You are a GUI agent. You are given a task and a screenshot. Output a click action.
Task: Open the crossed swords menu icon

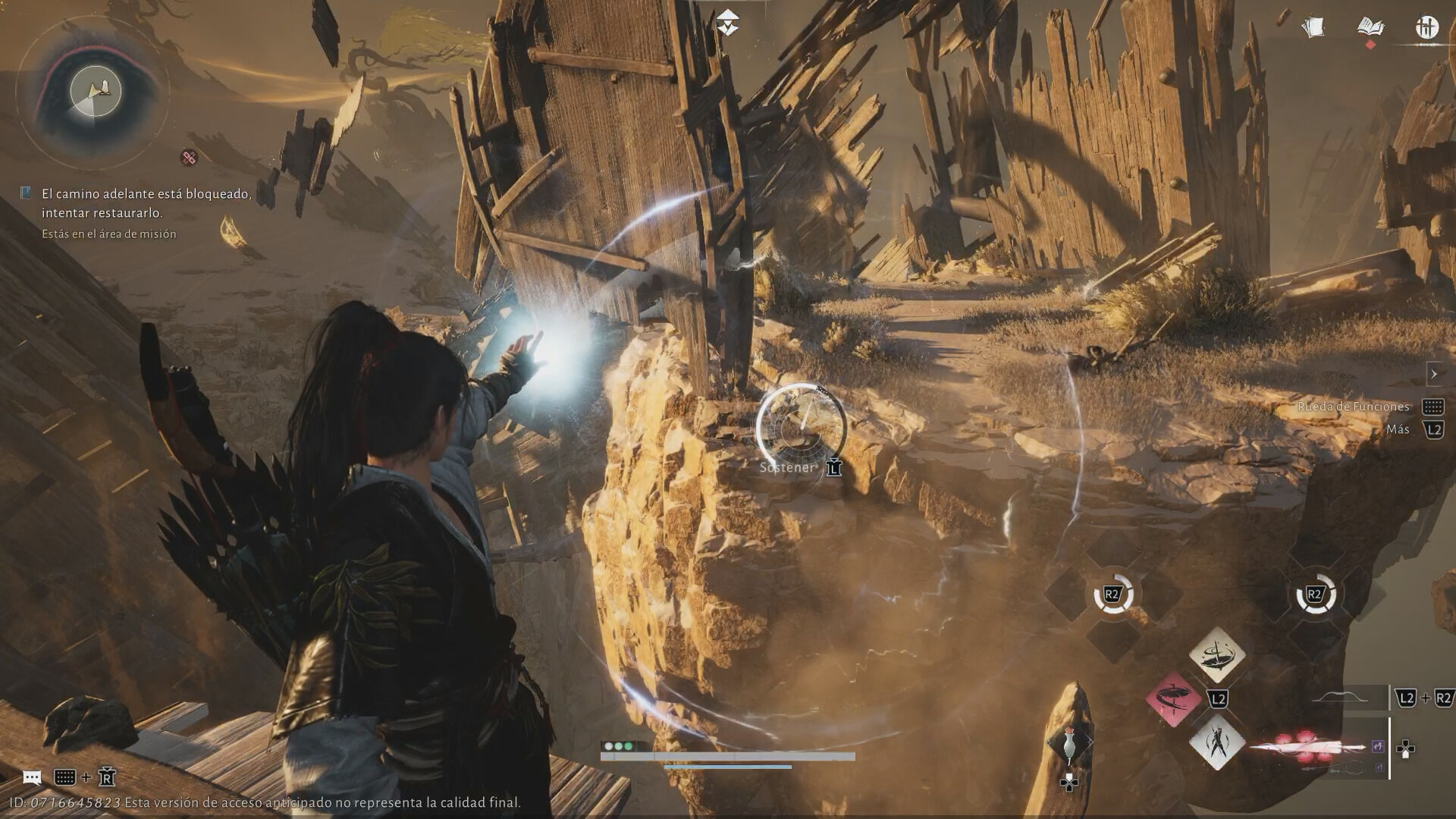pos(1426,27)
